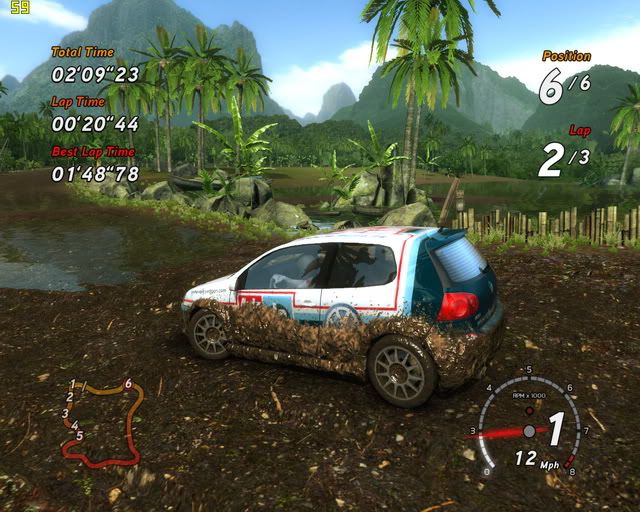This screenshot has width=640, height=512.
Task: Select checkpoint marker 6 on the minimap
Action: [129, 383]
